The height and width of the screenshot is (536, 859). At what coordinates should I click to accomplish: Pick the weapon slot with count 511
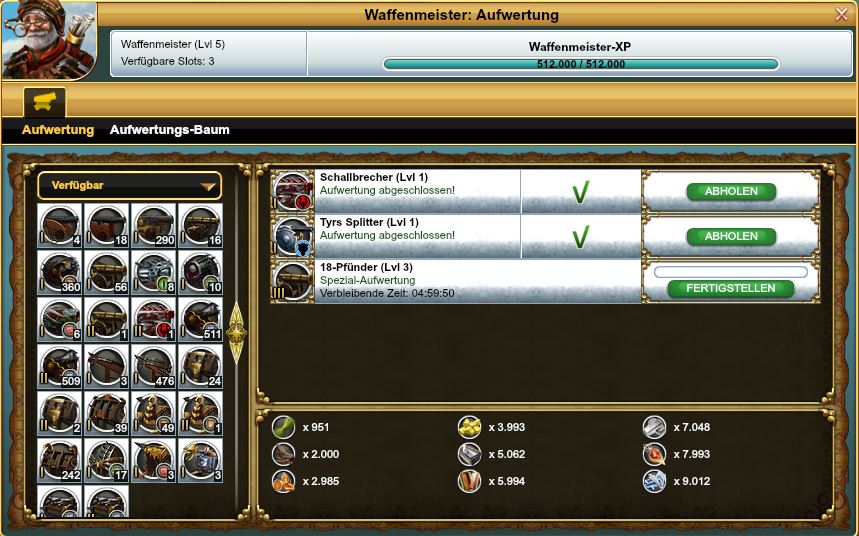pos(200,319)
